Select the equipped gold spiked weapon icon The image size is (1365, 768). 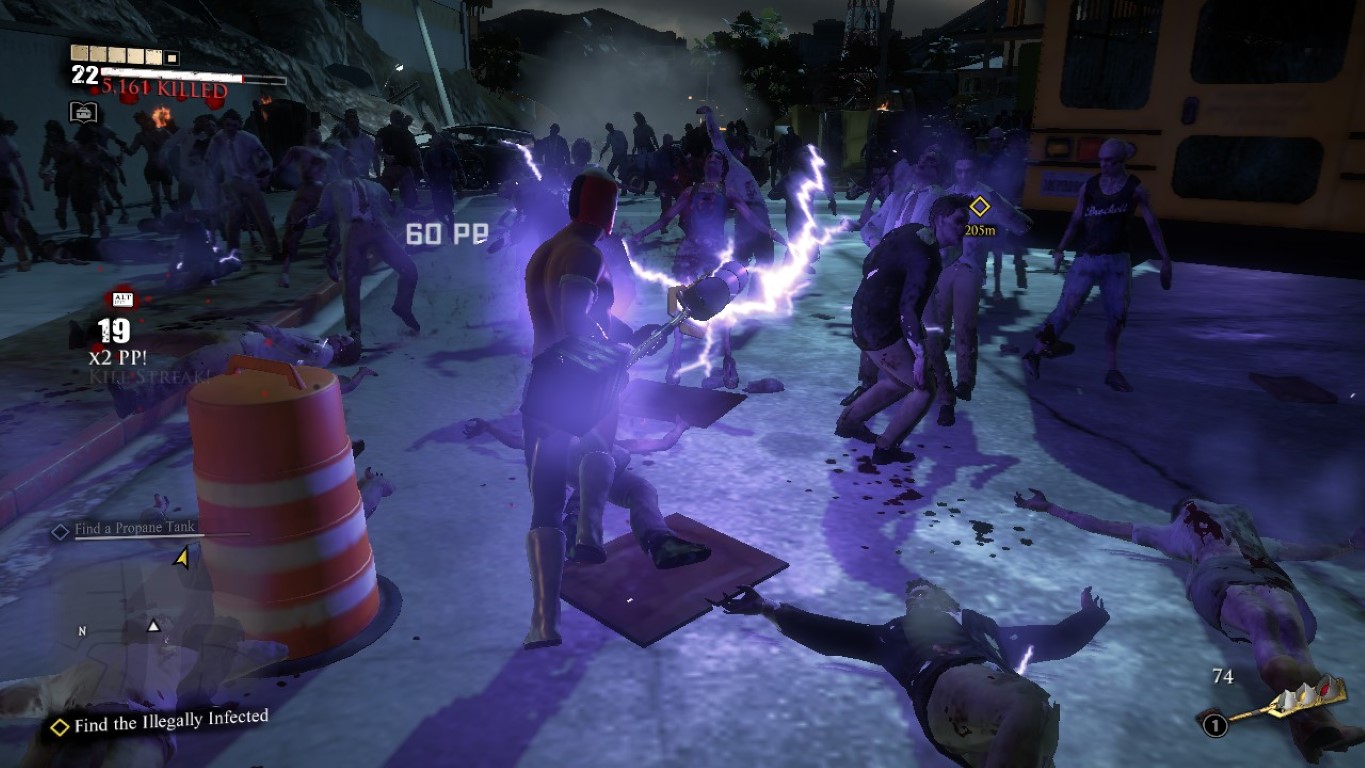[x=1290, y=702]
